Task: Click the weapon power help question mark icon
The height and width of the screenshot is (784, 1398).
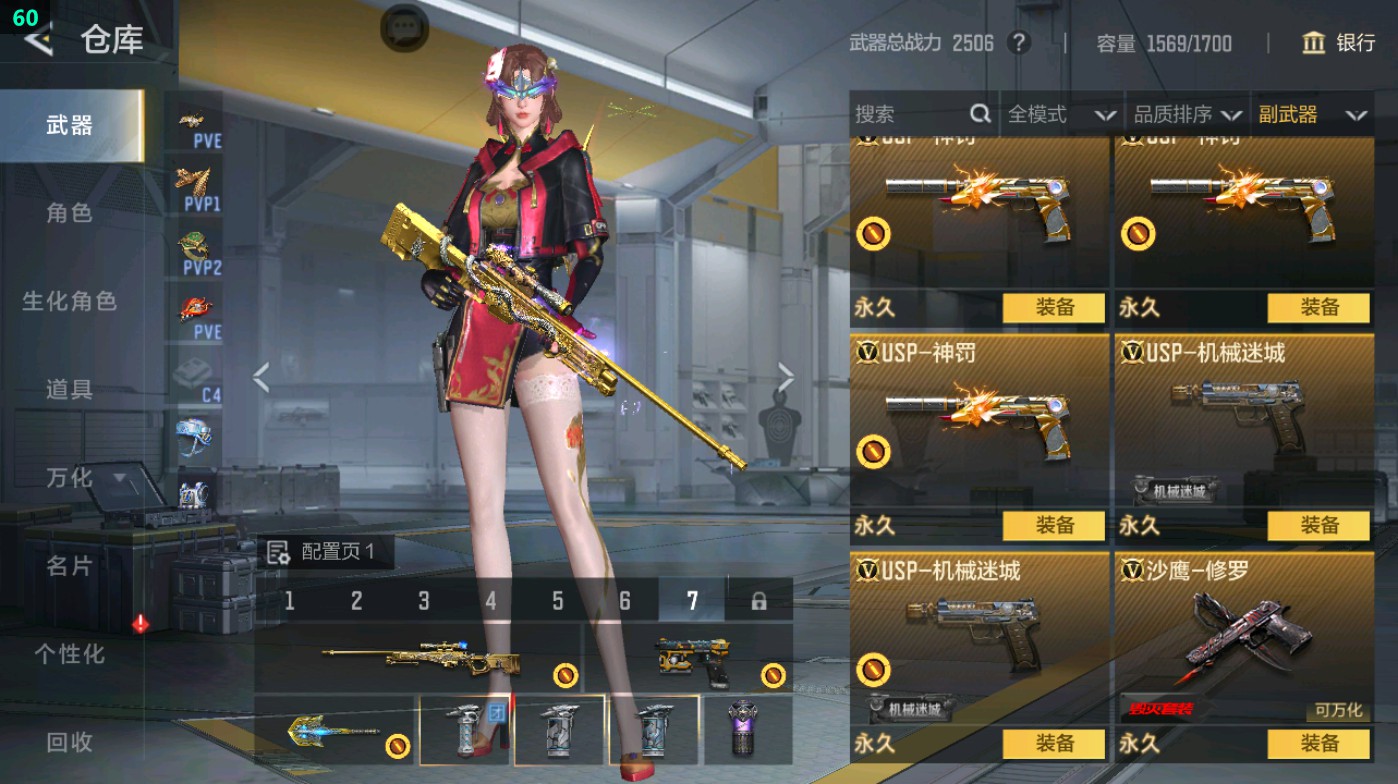Action: 1019,44
